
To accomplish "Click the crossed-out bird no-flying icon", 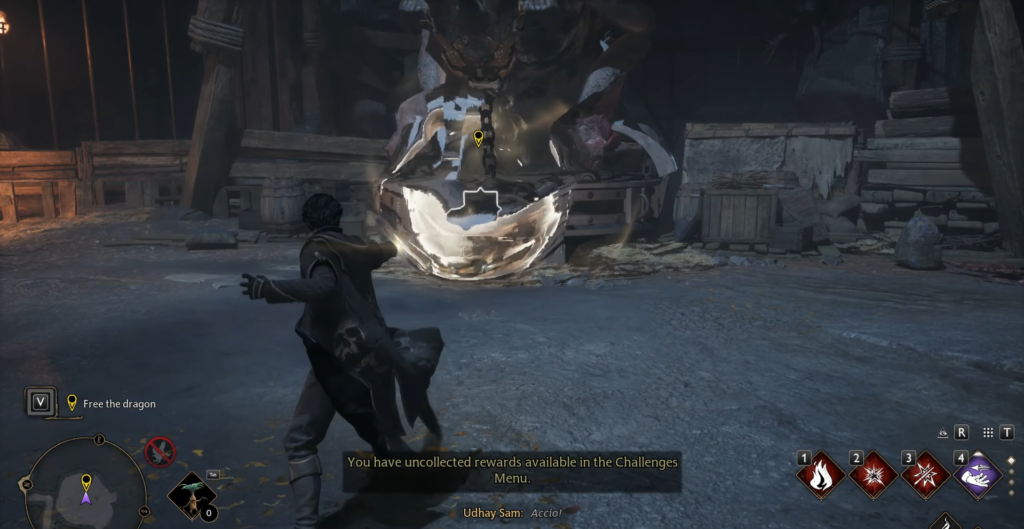I will [x=160, y=452].
